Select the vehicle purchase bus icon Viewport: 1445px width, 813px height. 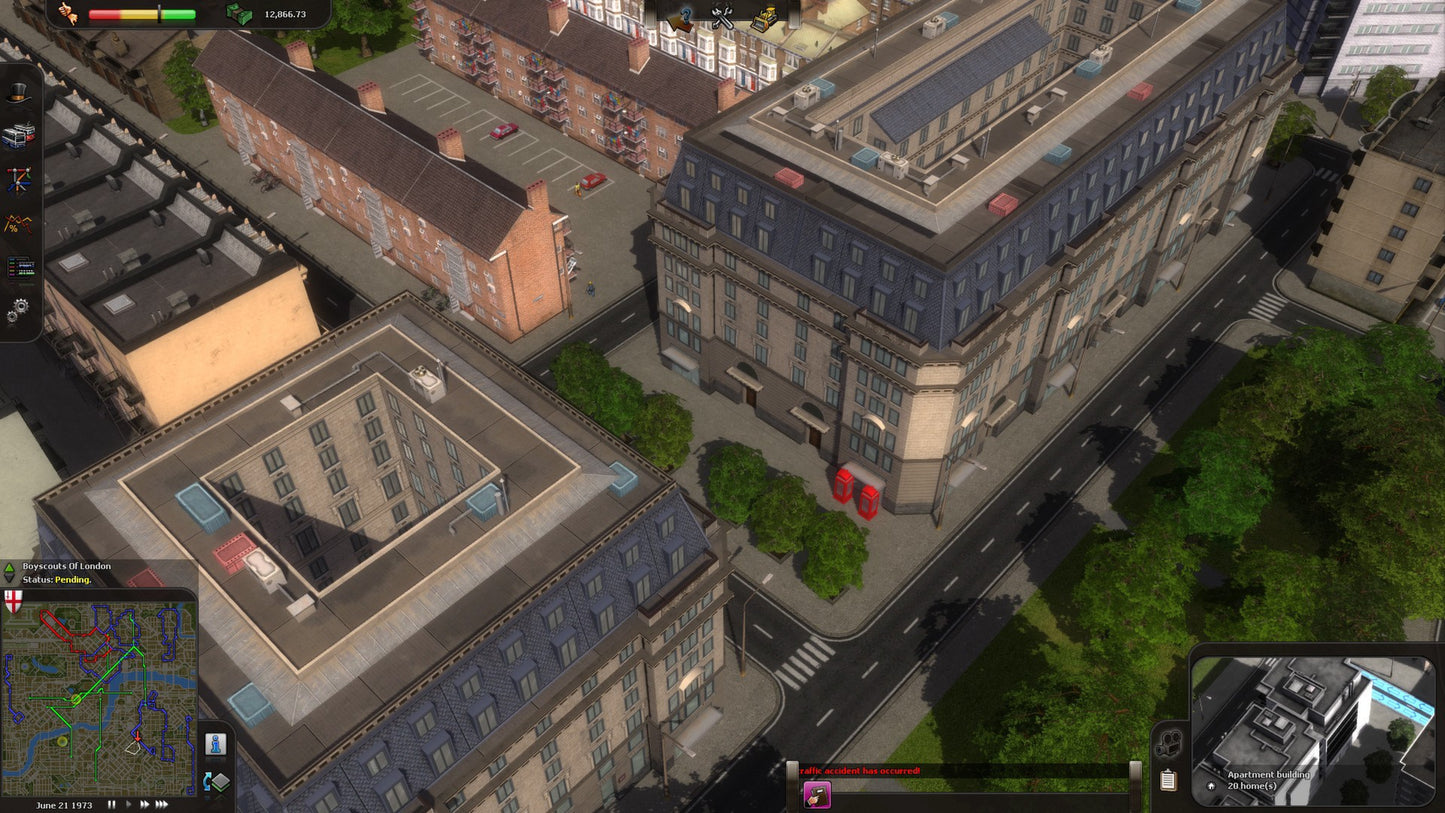[x=17, y=135]
